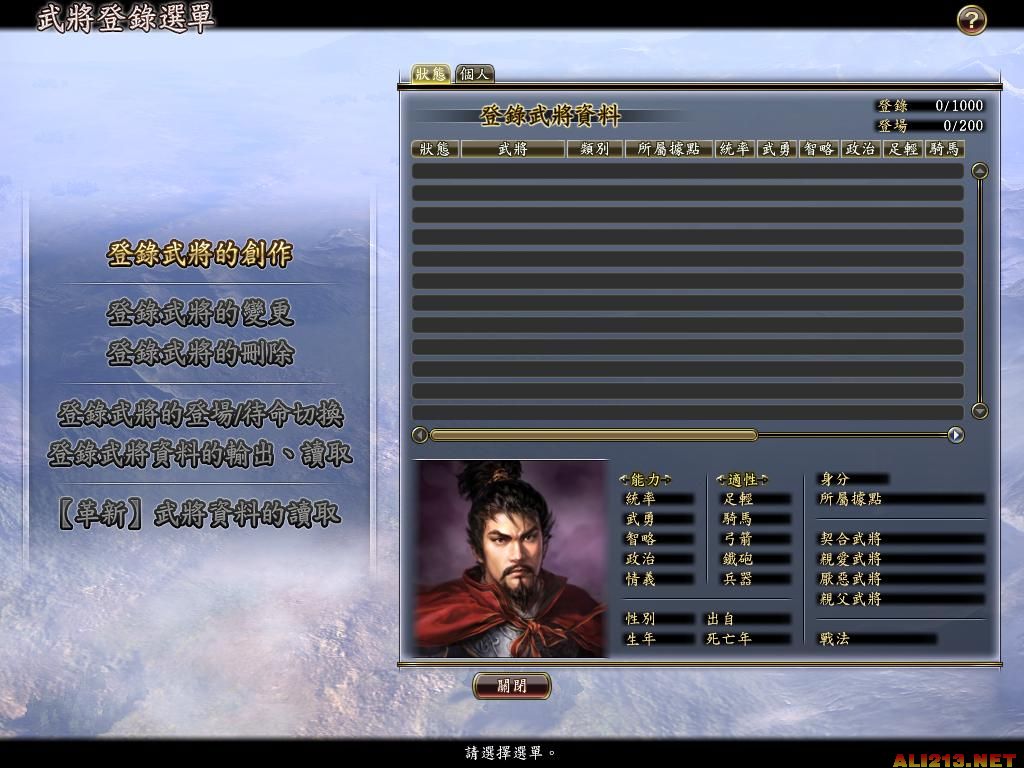Sort list by 政治 column header
Viewport: 1024px width, 768px height.
[x=860, y=149]
